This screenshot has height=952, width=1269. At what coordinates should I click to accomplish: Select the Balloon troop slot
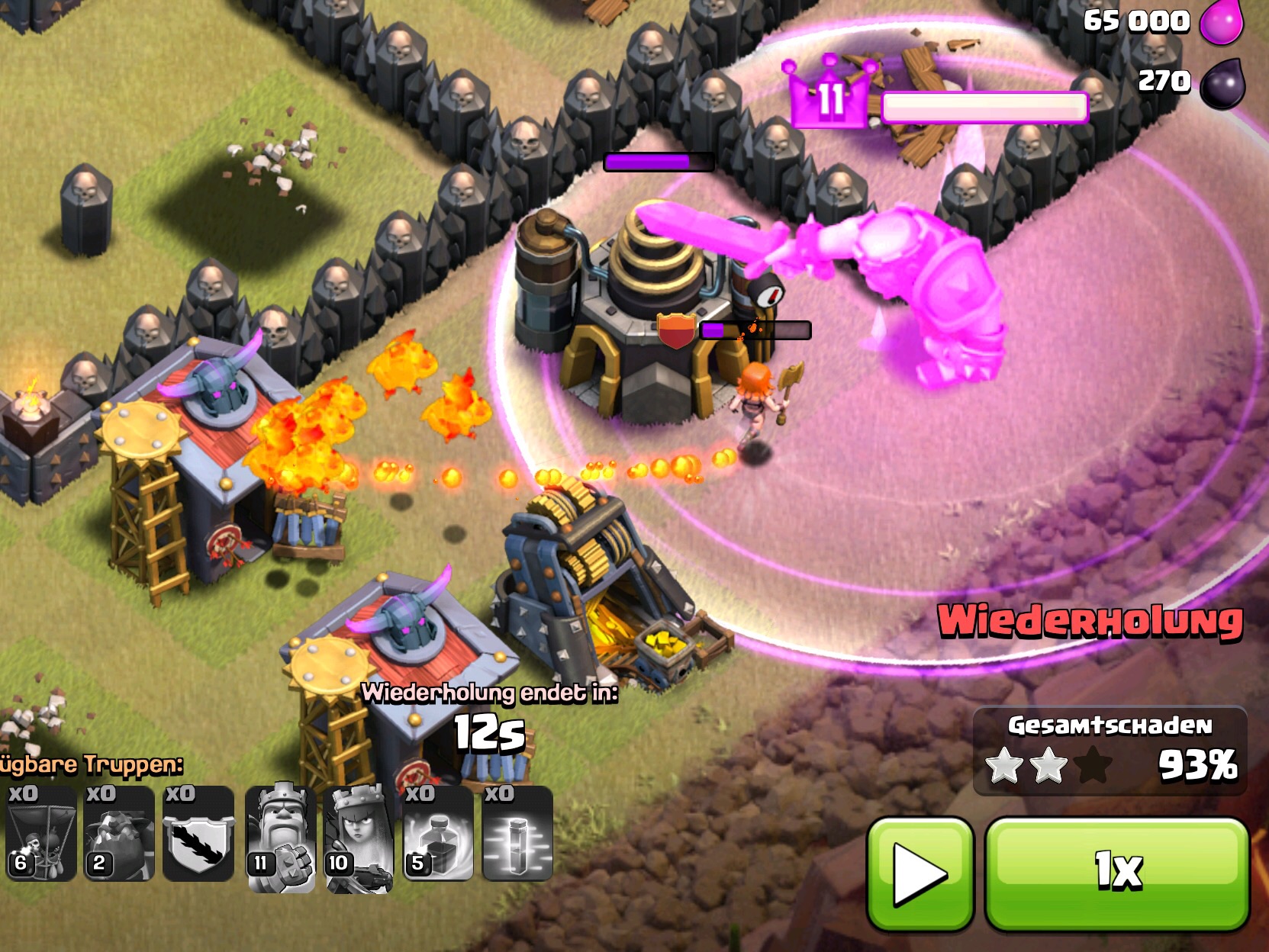pos(40,834)
